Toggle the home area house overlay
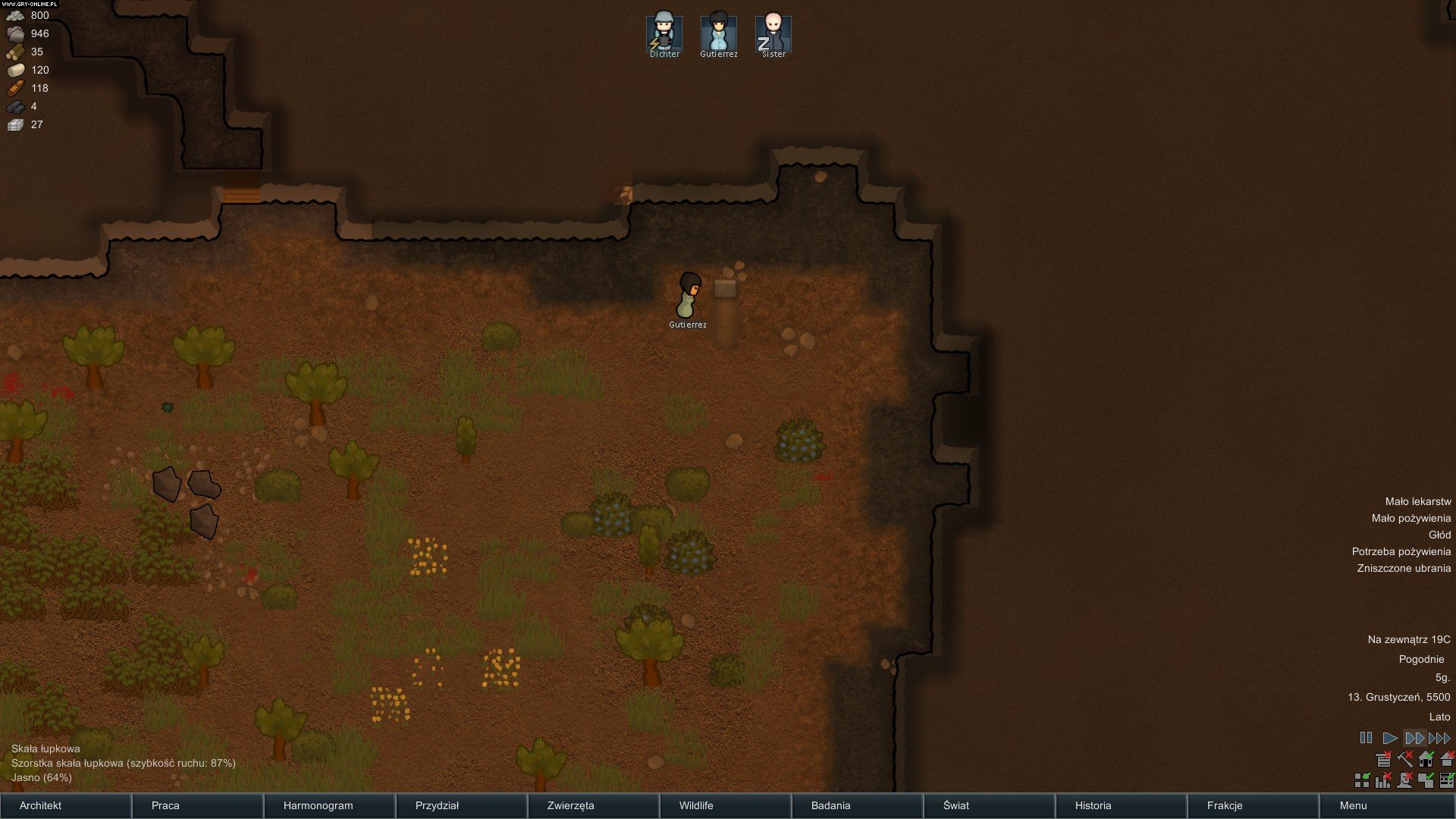The width and height of the screenshot is (1456, 819). point(1426,758)
